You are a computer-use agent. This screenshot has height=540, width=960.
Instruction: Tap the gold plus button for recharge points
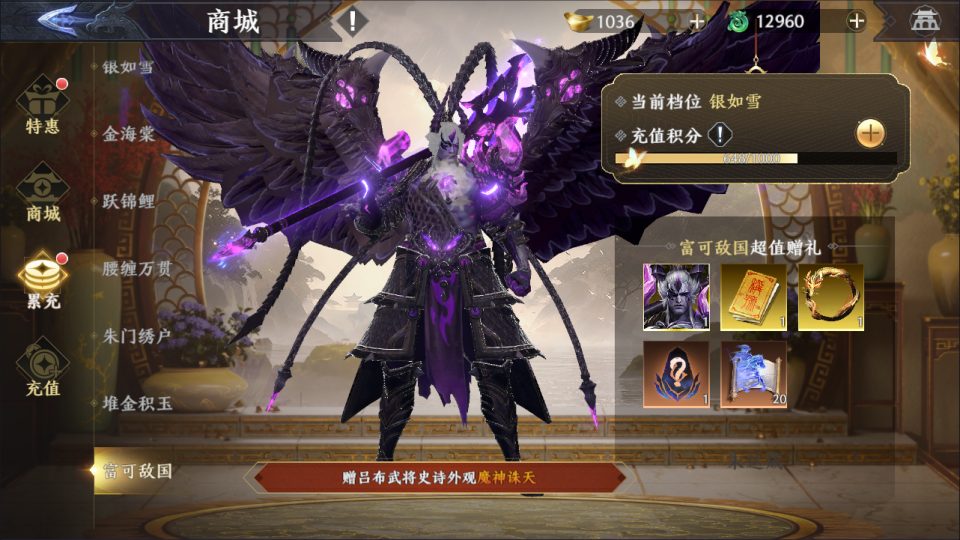click(x=871, y=133)
